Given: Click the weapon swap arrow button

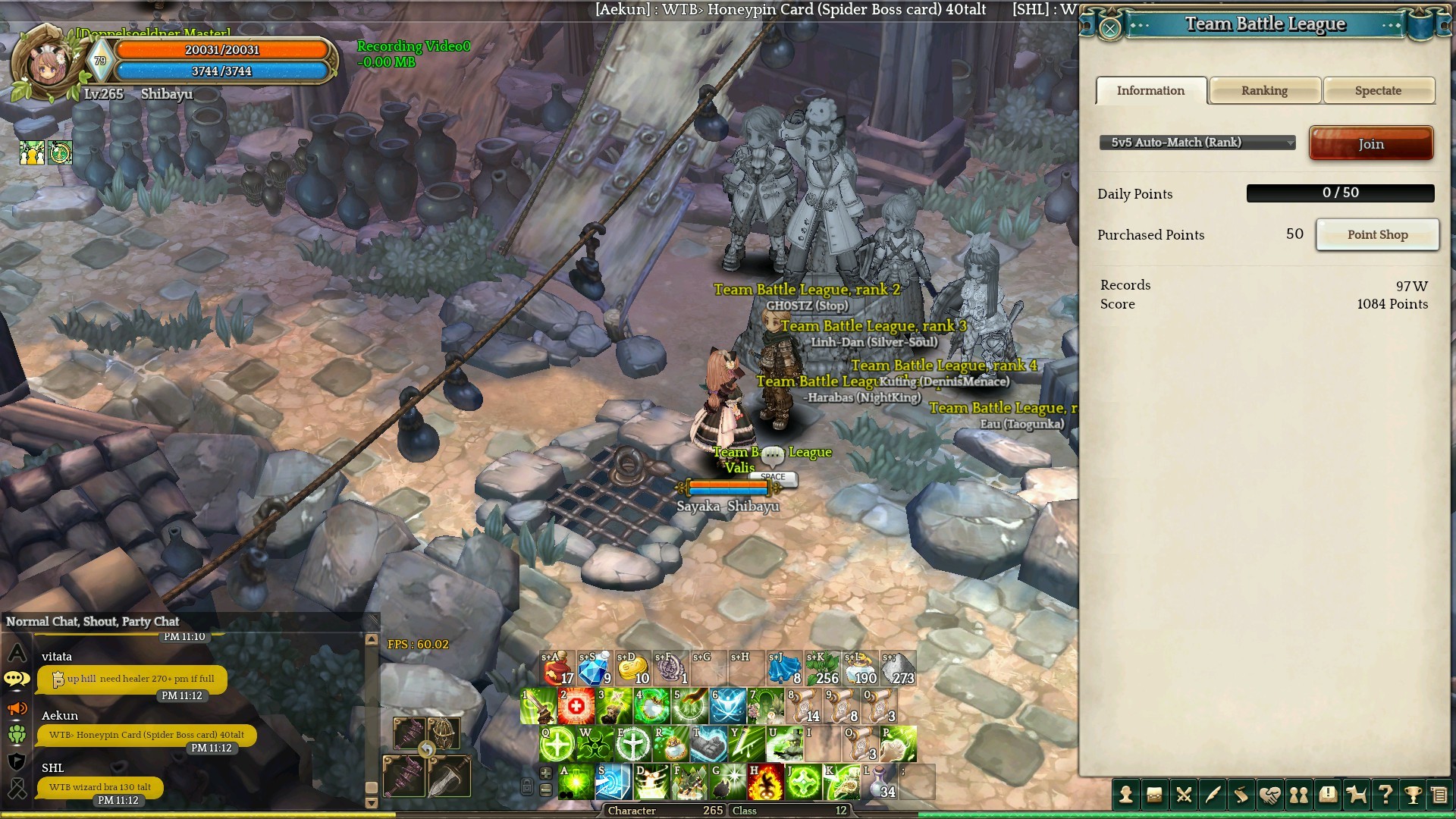Looking at the screenshot, I should pos(427,750).
